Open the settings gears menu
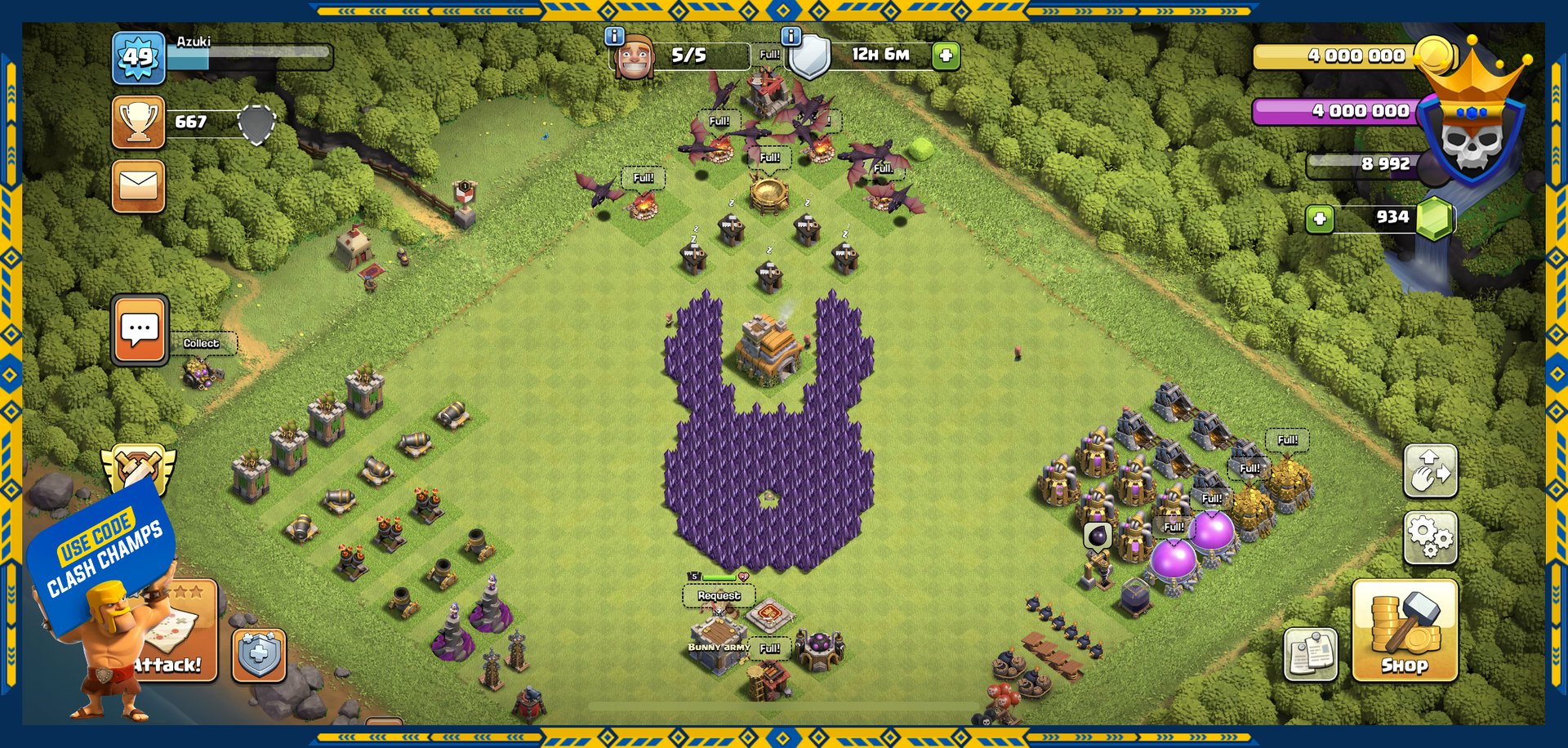 [x=1430, y=537]
